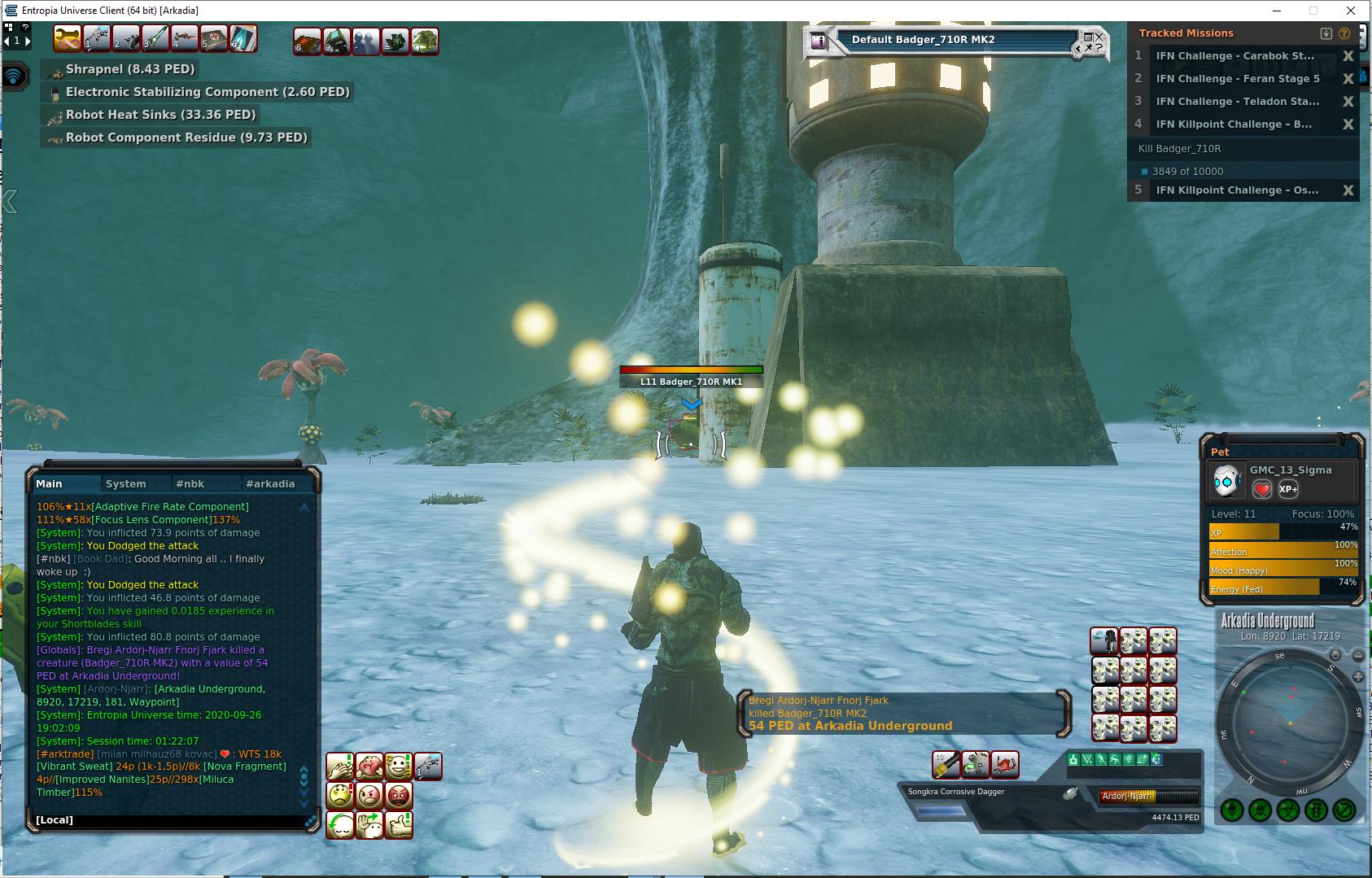Trigger the thumbs-up emote
1372x878 pixels.
point(398,825)
